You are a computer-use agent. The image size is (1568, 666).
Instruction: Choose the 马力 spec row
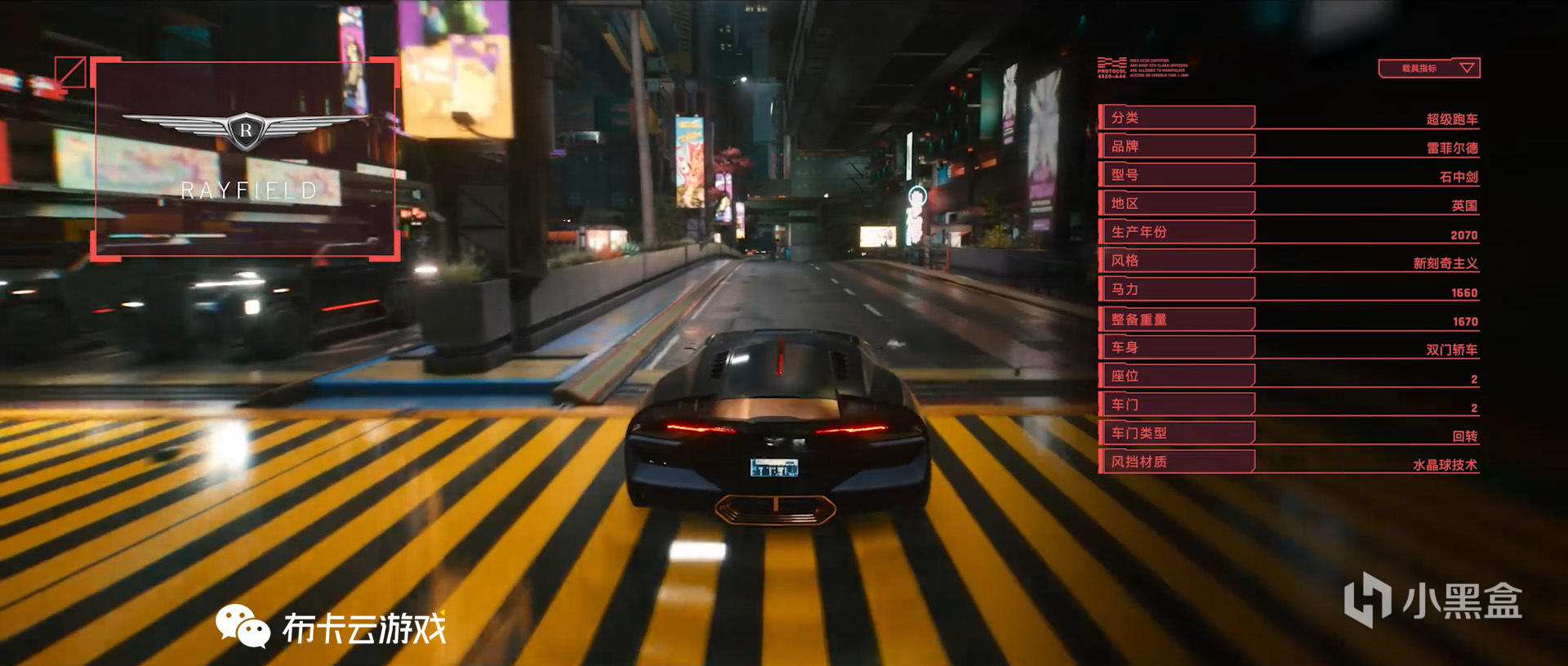(x=1176, y=289)
